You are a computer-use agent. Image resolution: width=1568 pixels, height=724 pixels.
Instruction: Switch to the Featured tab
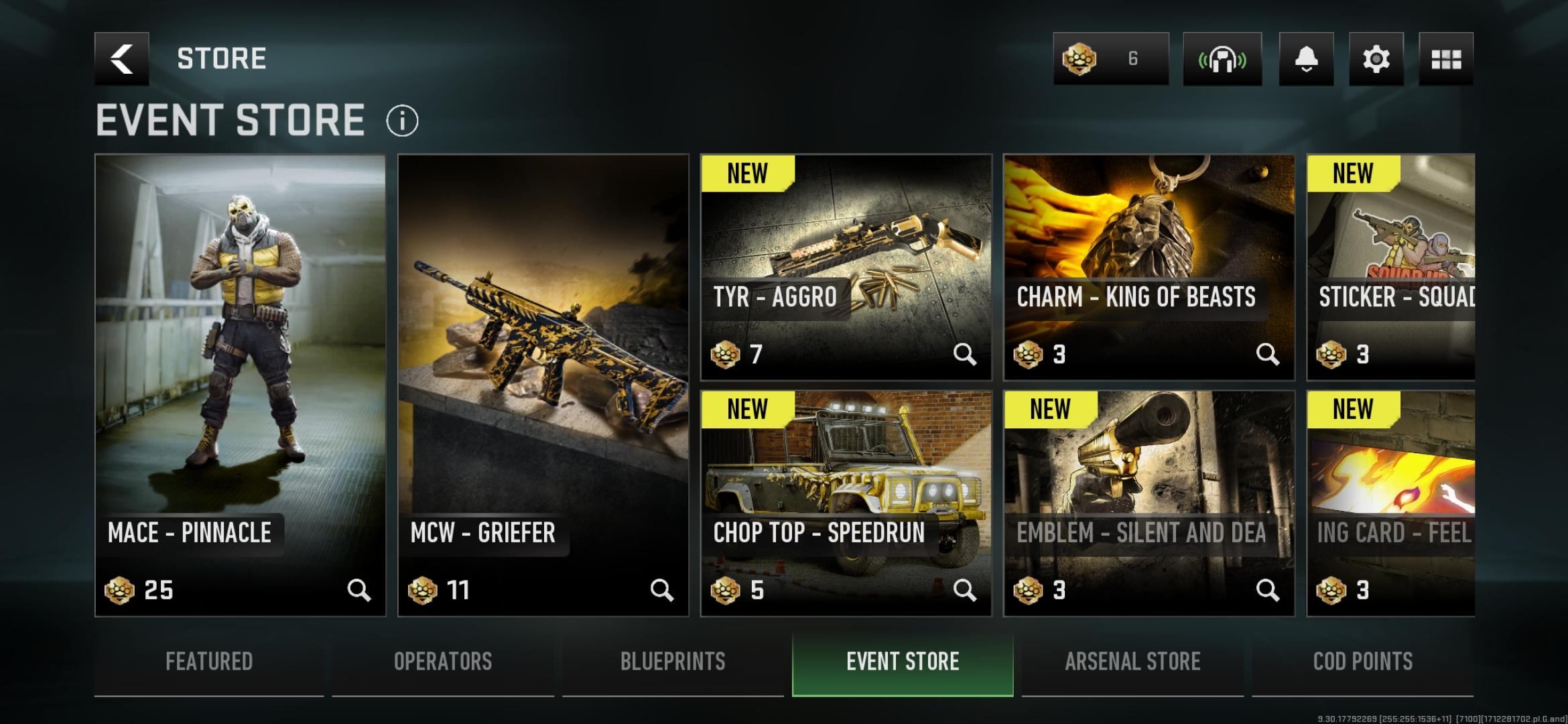click(x=209, y=662)
